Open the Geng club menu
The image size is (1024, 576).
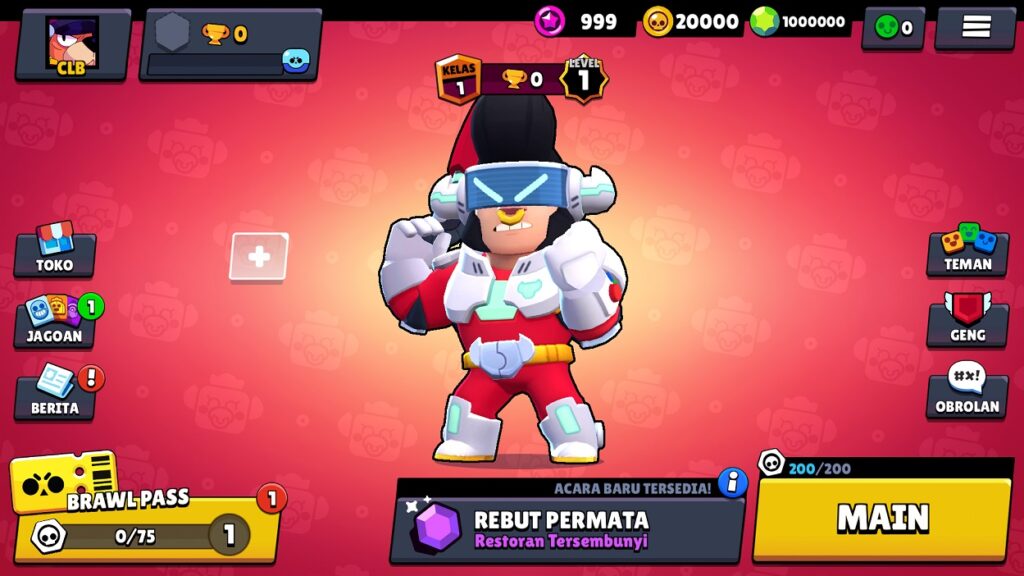tap(967, 322)
